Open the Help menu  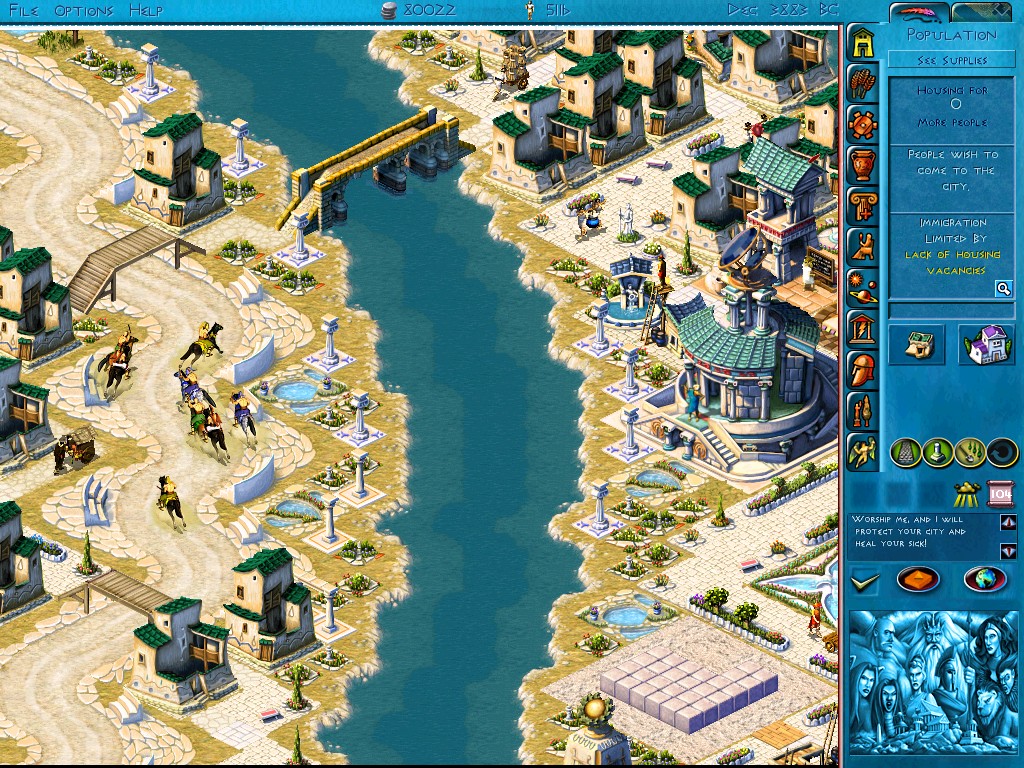(x=146, y=10)
